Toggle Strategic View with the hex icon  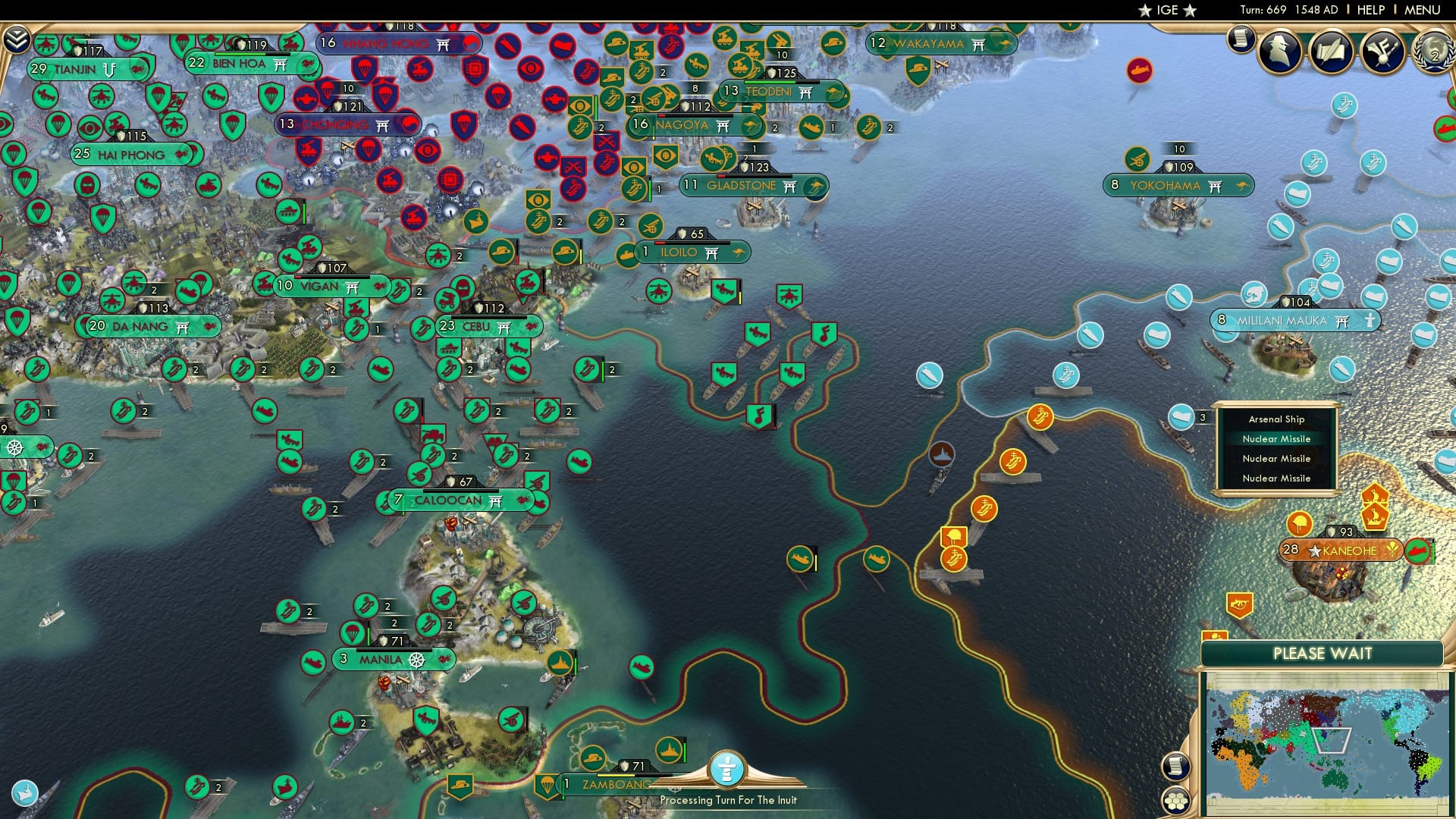click(x=1176, y=802)
